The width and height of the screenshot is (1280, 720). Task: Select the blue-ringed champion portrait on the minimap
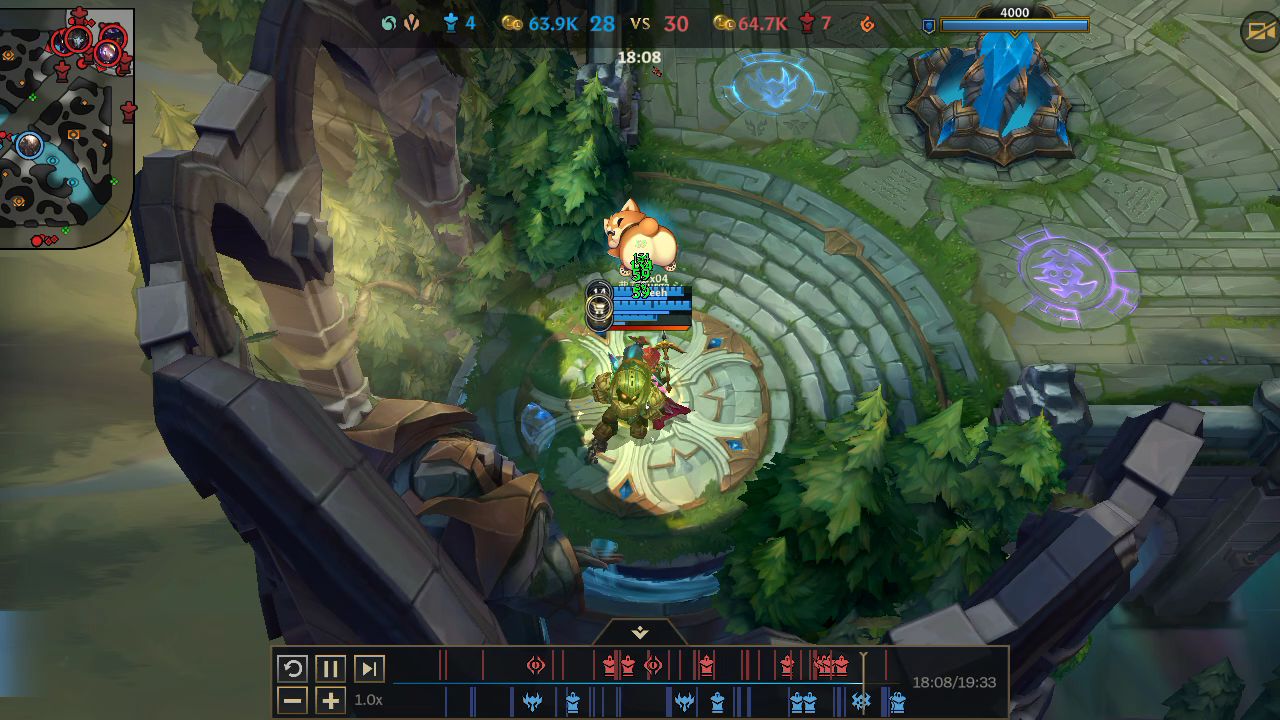(30, 146)
